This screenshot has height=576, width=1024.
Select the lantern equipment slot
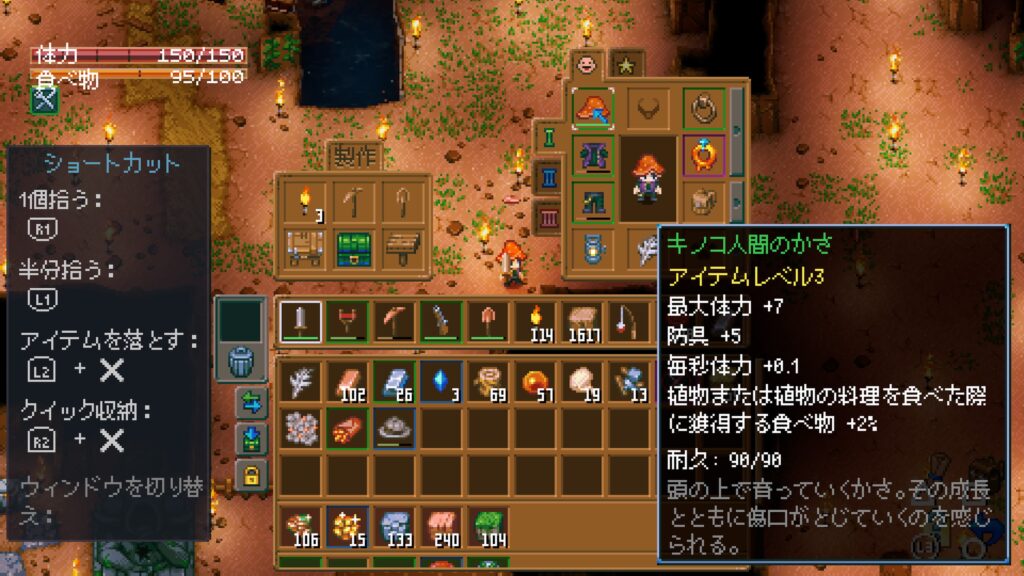click(593, 246)
